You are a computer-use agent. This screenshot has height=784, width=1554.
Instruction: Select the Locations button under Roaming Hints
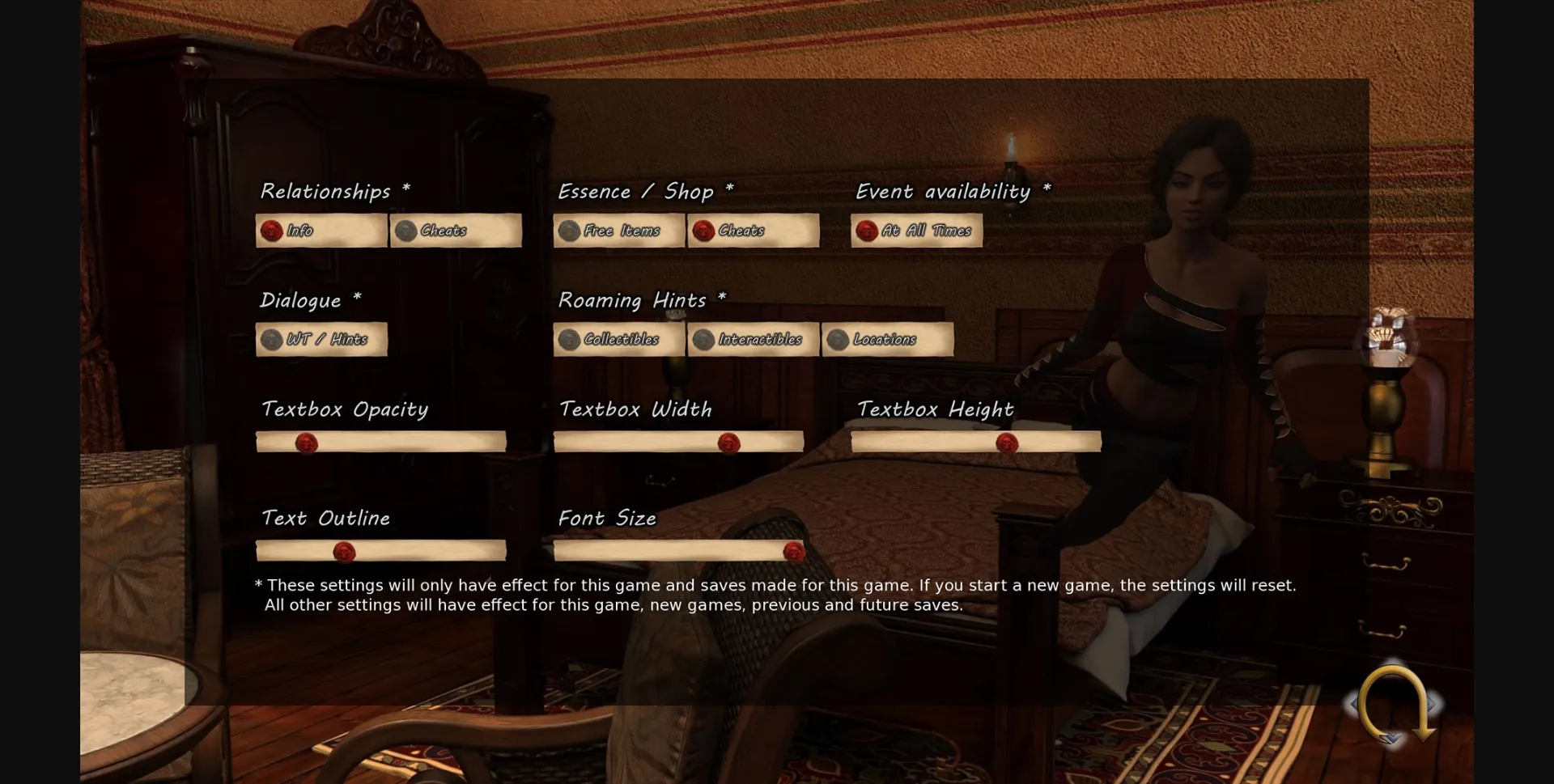point(886,339)
